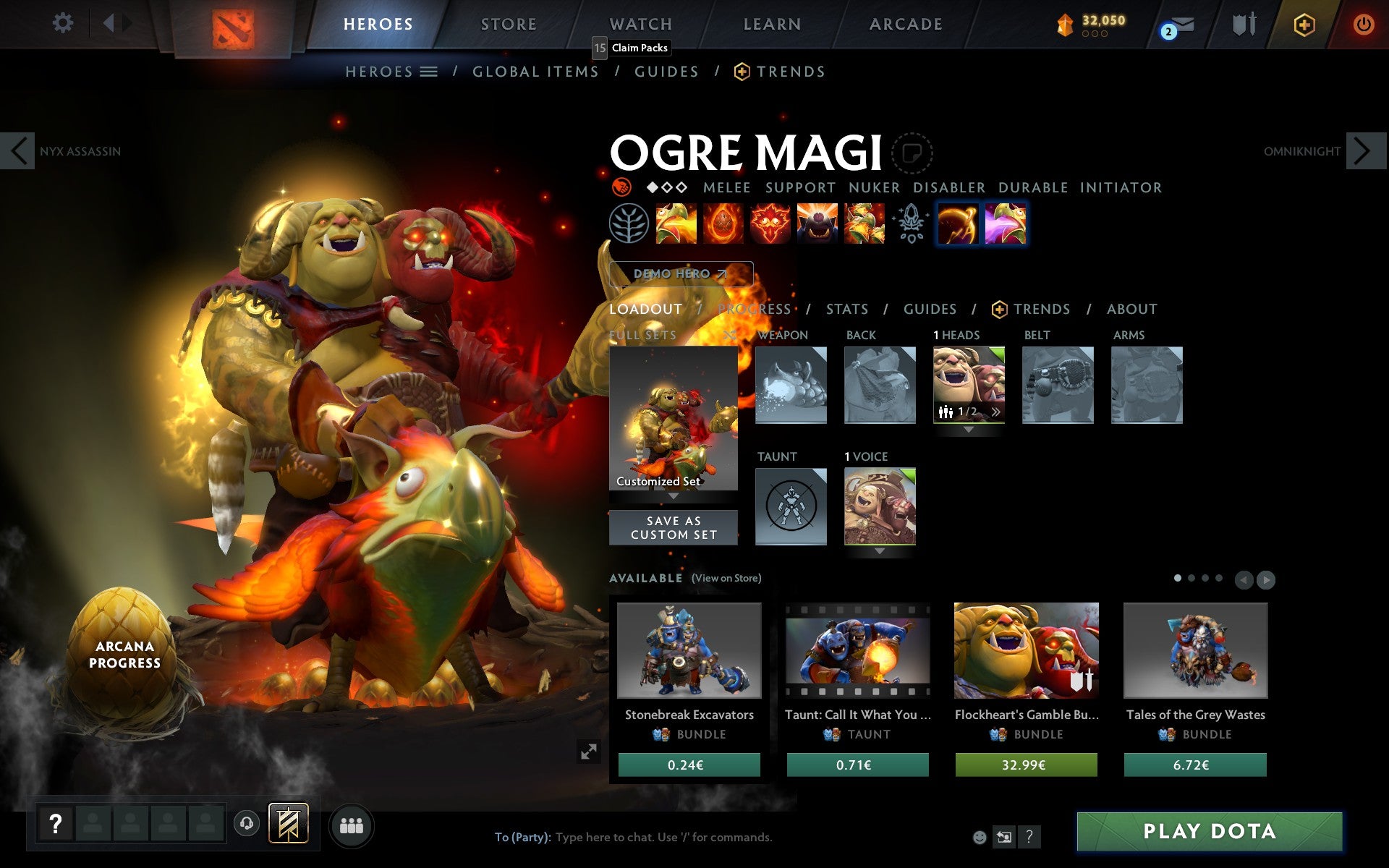
Task: Advance the Available items carousel arrow
Action: (x=1266, y=579)
